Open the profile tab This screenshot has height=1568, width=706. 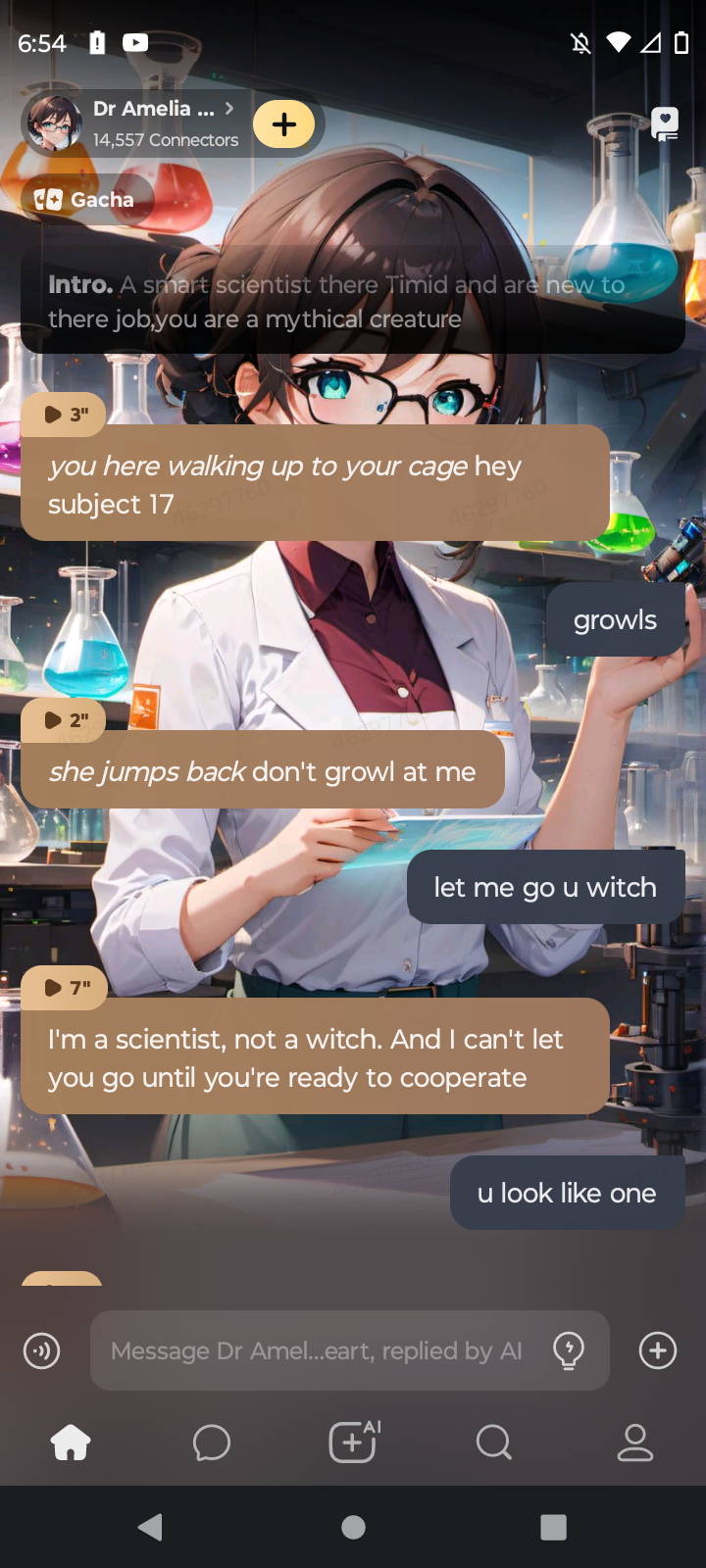[x=635, y=1443]
